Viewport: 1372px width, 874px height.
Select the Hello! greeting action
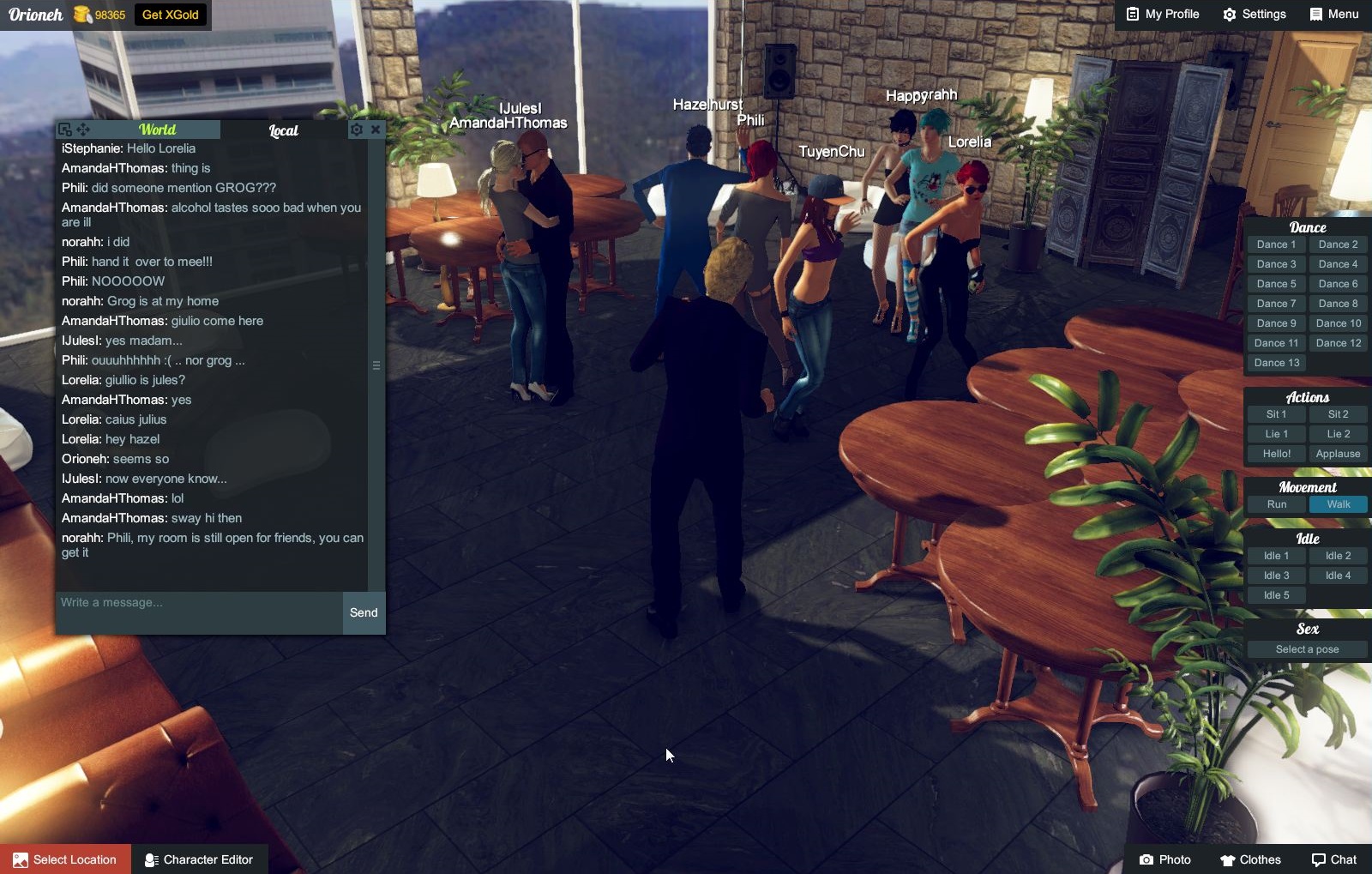click(1276, 454)
